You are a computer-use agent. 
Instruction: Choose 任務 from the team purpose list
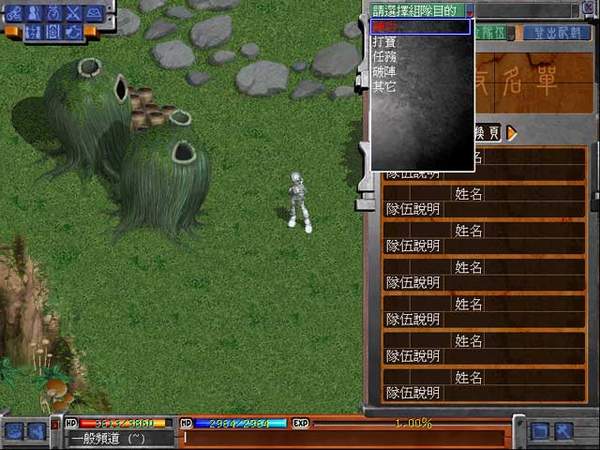(384, 58)
